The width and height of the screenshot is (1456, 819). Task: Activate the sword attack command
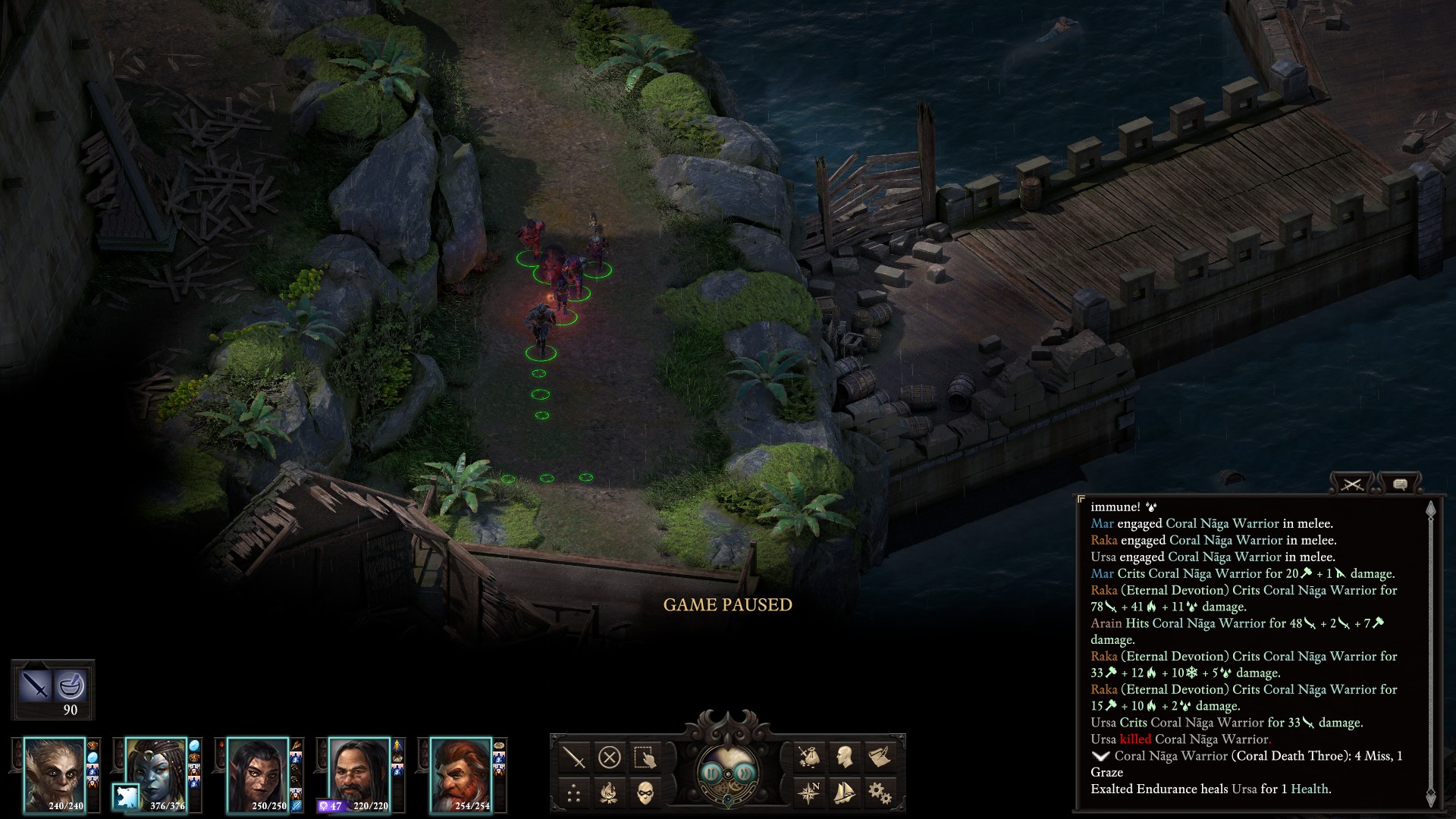point(574,757)
